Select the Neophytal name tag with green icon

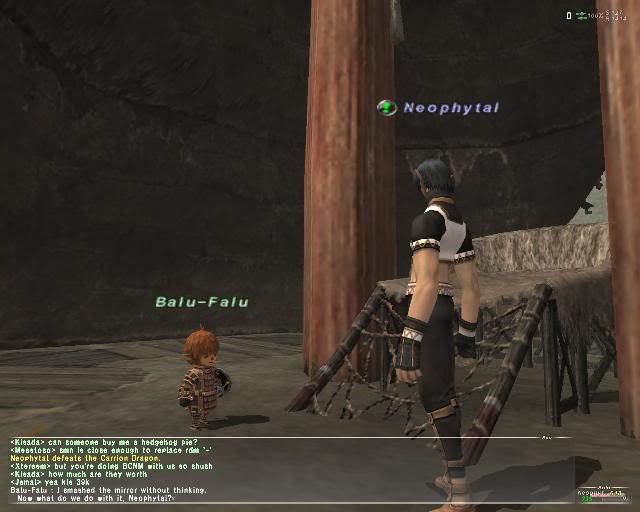(438, 107)
